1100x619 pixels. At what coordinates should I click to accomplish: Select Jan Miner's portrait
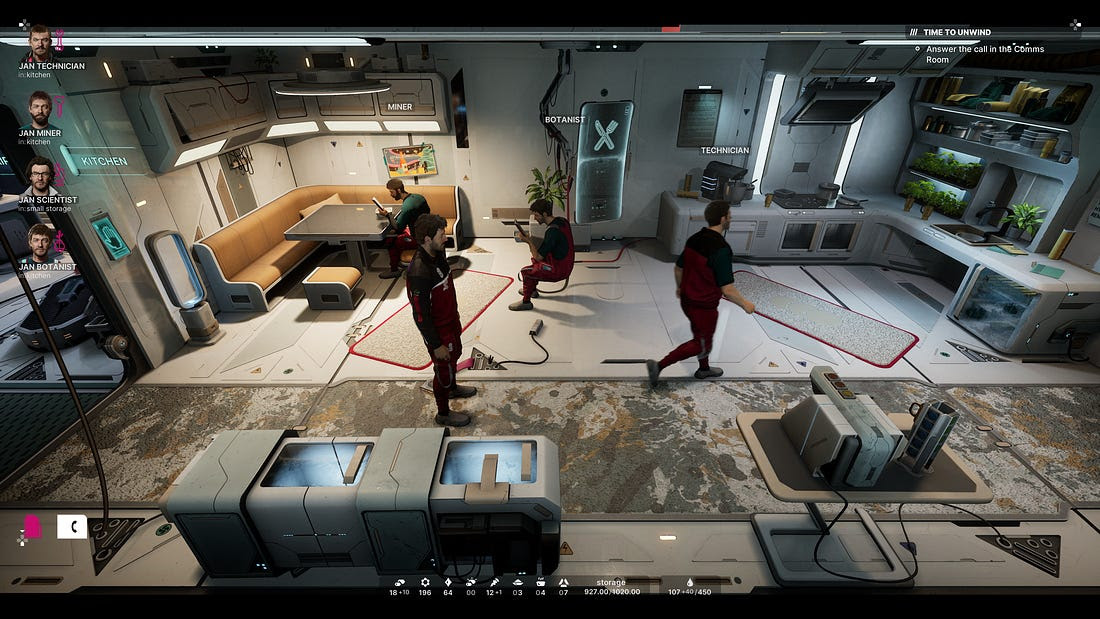click(x=39, y=110)
